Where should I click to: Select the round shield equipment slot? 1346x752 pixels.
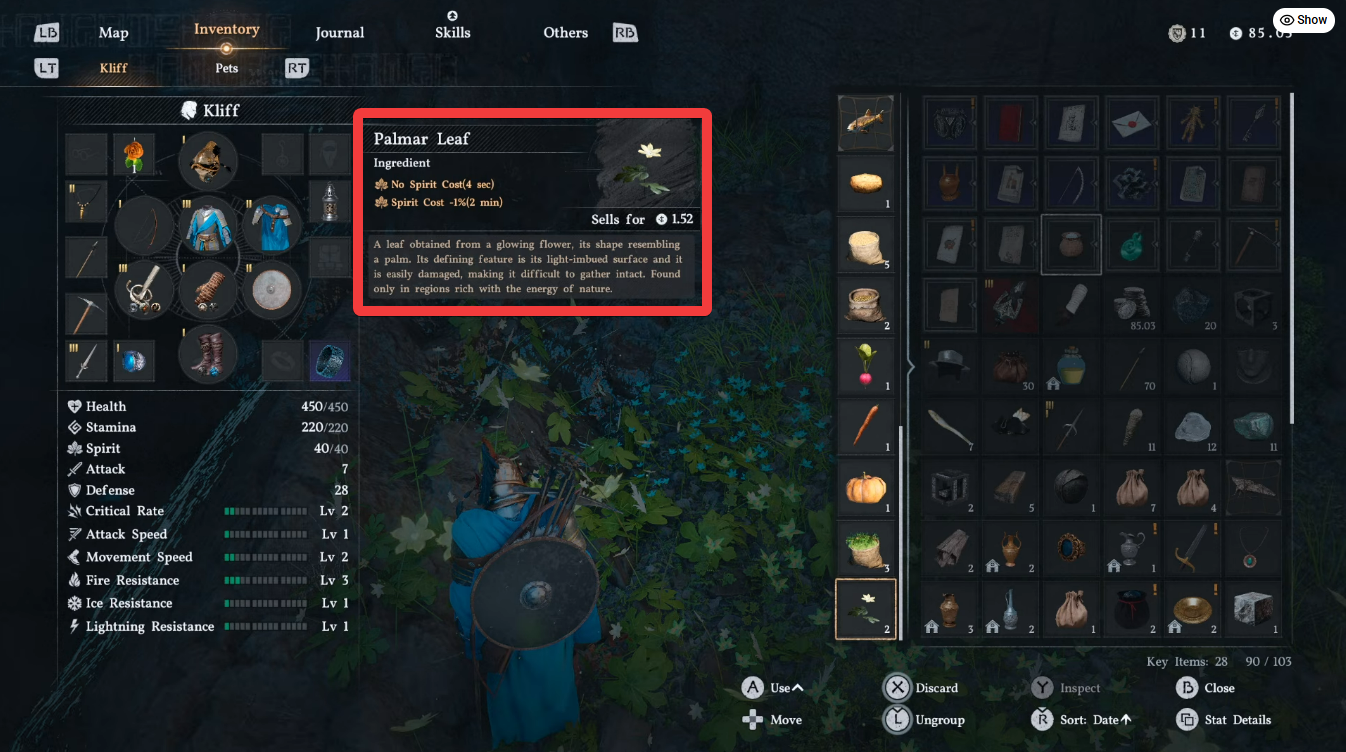pyautogui.click(x=271, y=291)
